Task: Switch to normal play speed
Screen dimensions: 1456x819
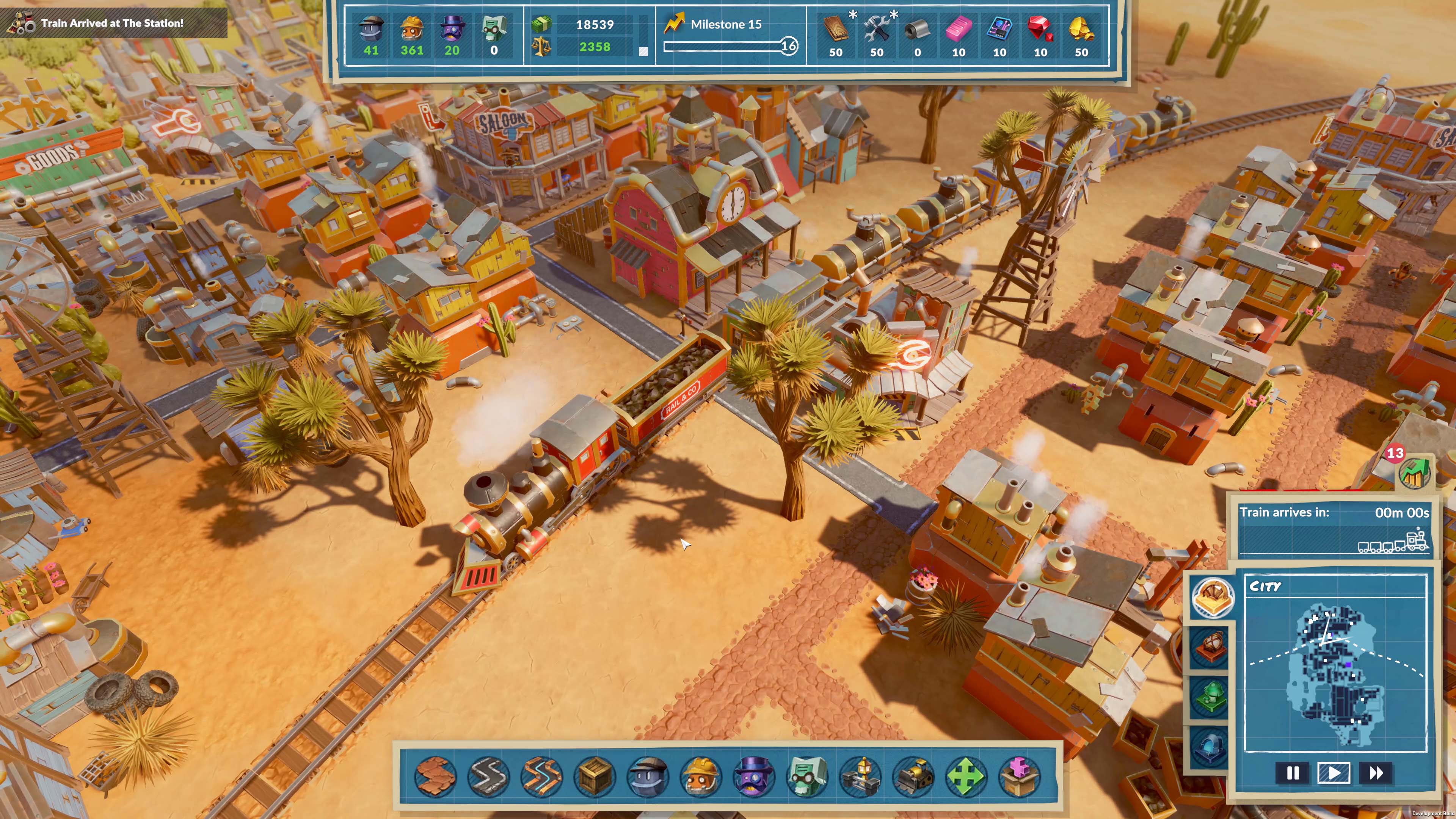Action: click(1334, 774)
